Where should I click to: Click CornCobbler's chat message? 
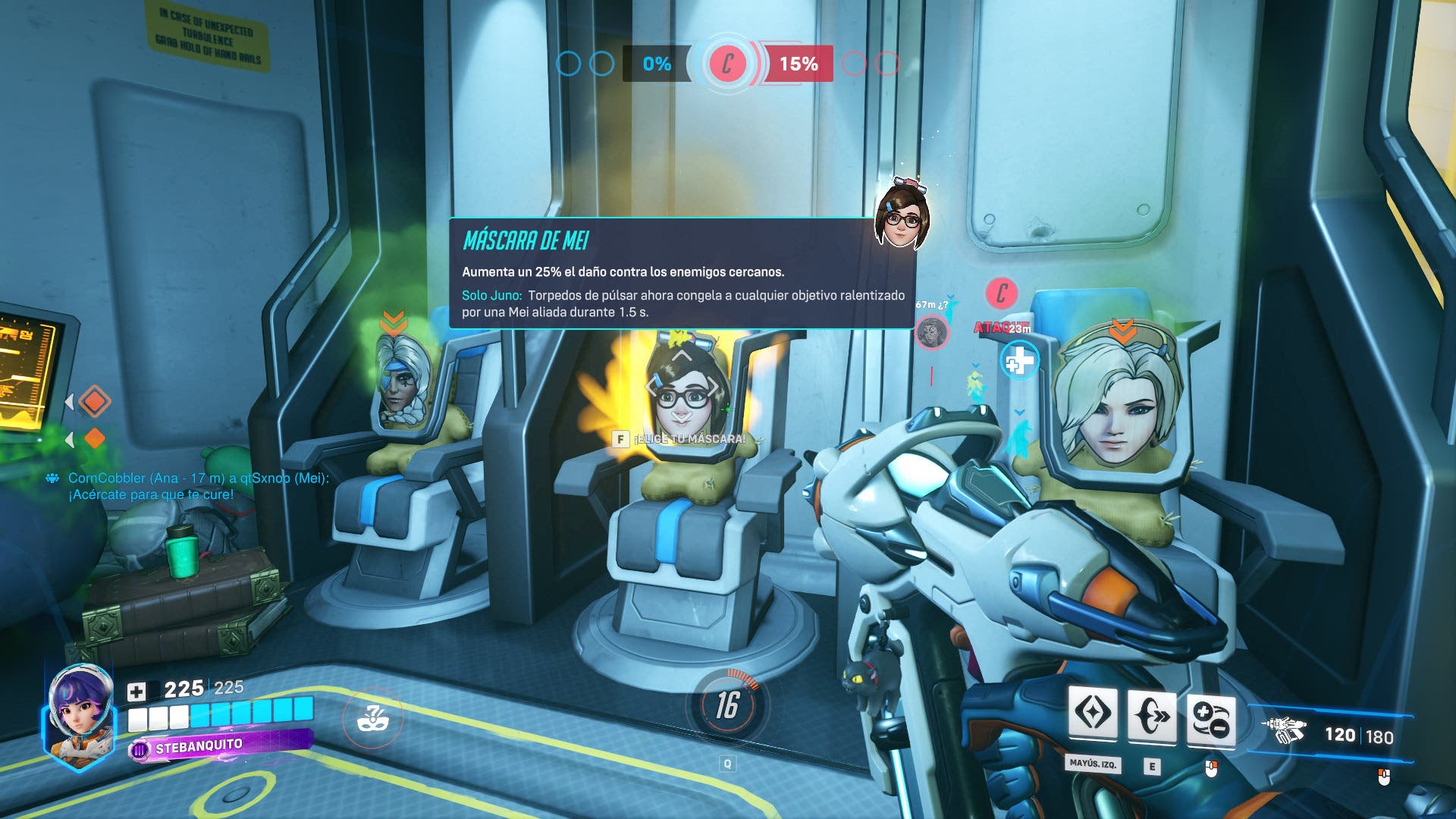196,486
